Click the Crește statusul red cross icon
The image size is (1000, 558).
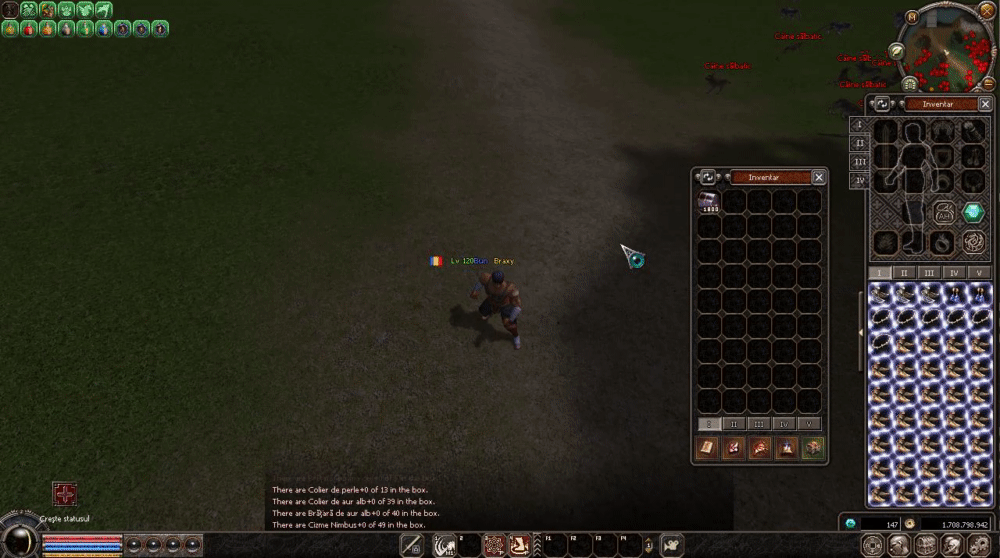tap(65, 494)
